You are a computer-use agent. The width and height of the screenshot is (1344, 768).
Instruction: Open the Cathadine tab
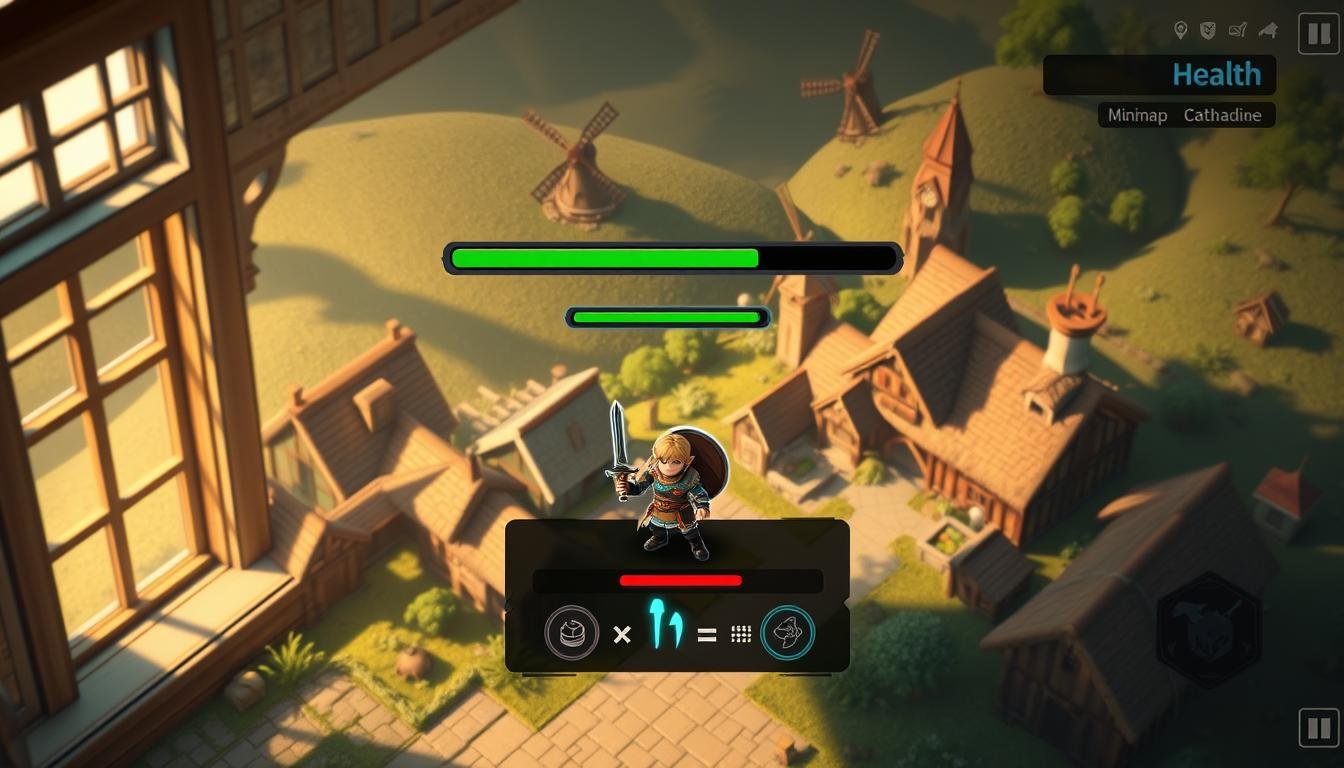1222,115
